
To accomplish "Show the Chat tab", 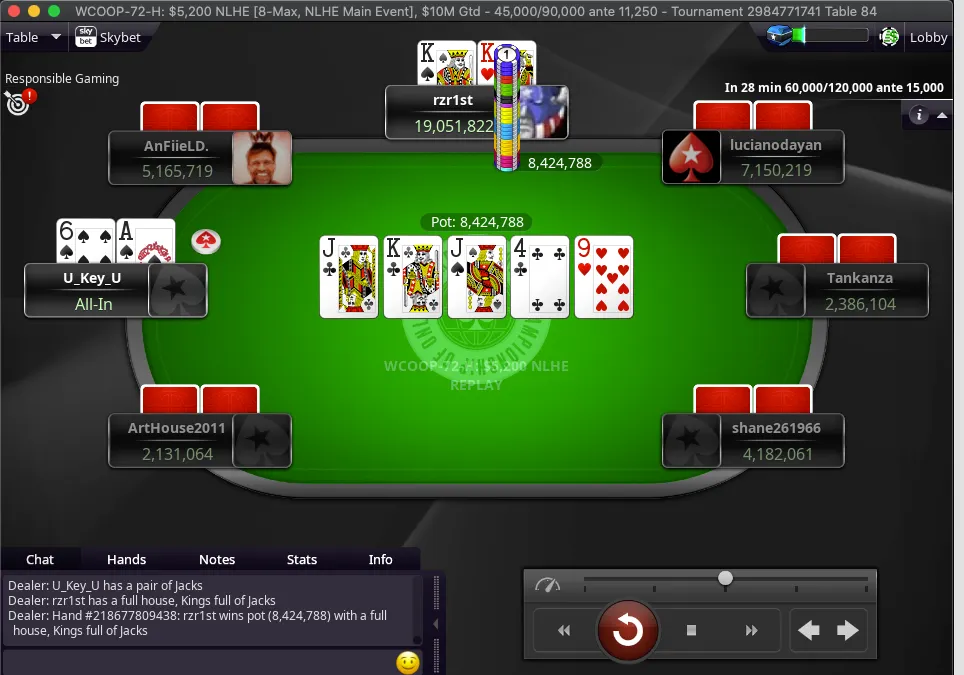I will pos(40,559).
